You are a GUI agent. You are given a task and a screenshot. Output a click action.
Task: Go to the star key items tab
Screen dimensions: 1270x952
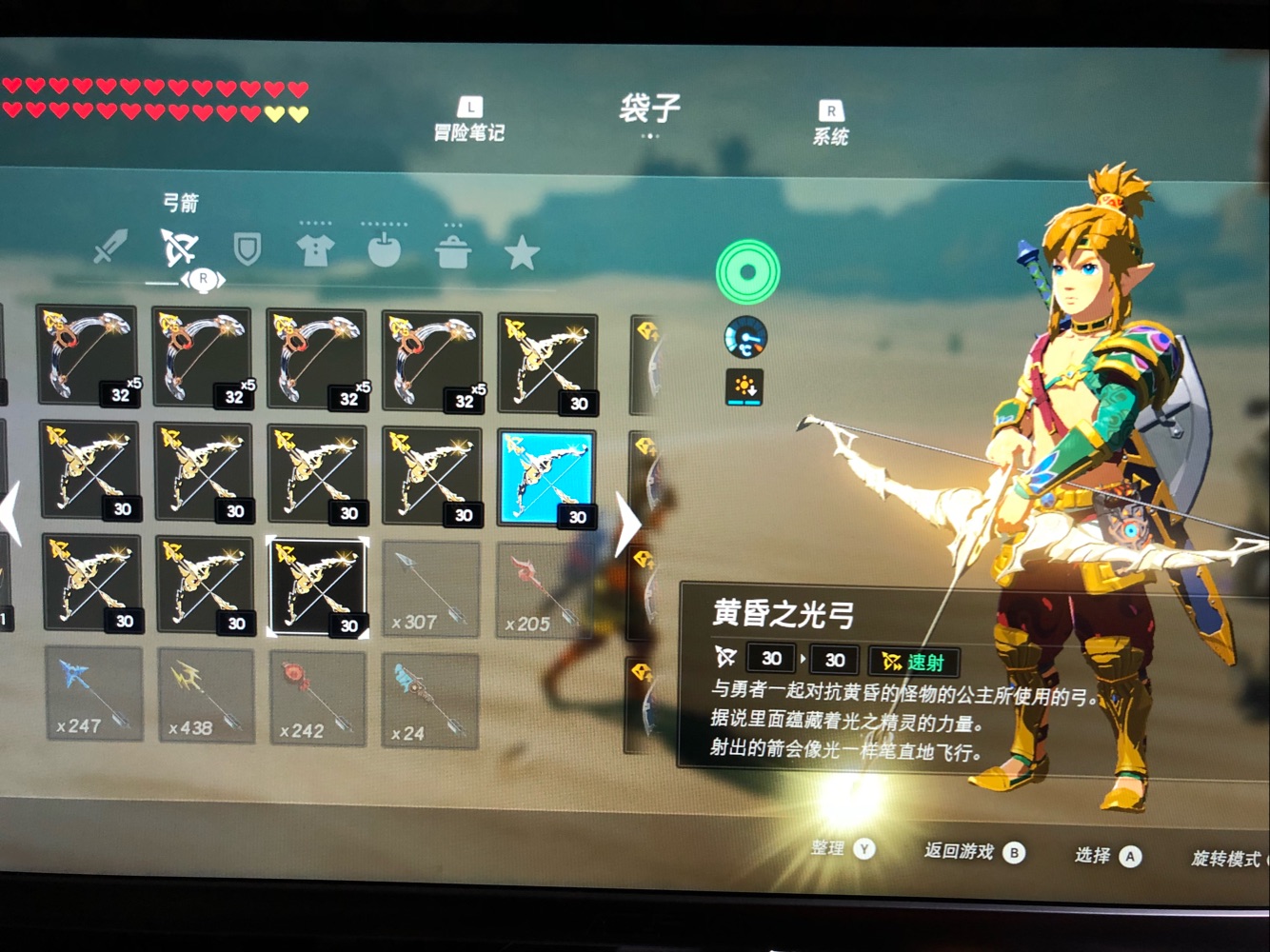tap(522, 252)
